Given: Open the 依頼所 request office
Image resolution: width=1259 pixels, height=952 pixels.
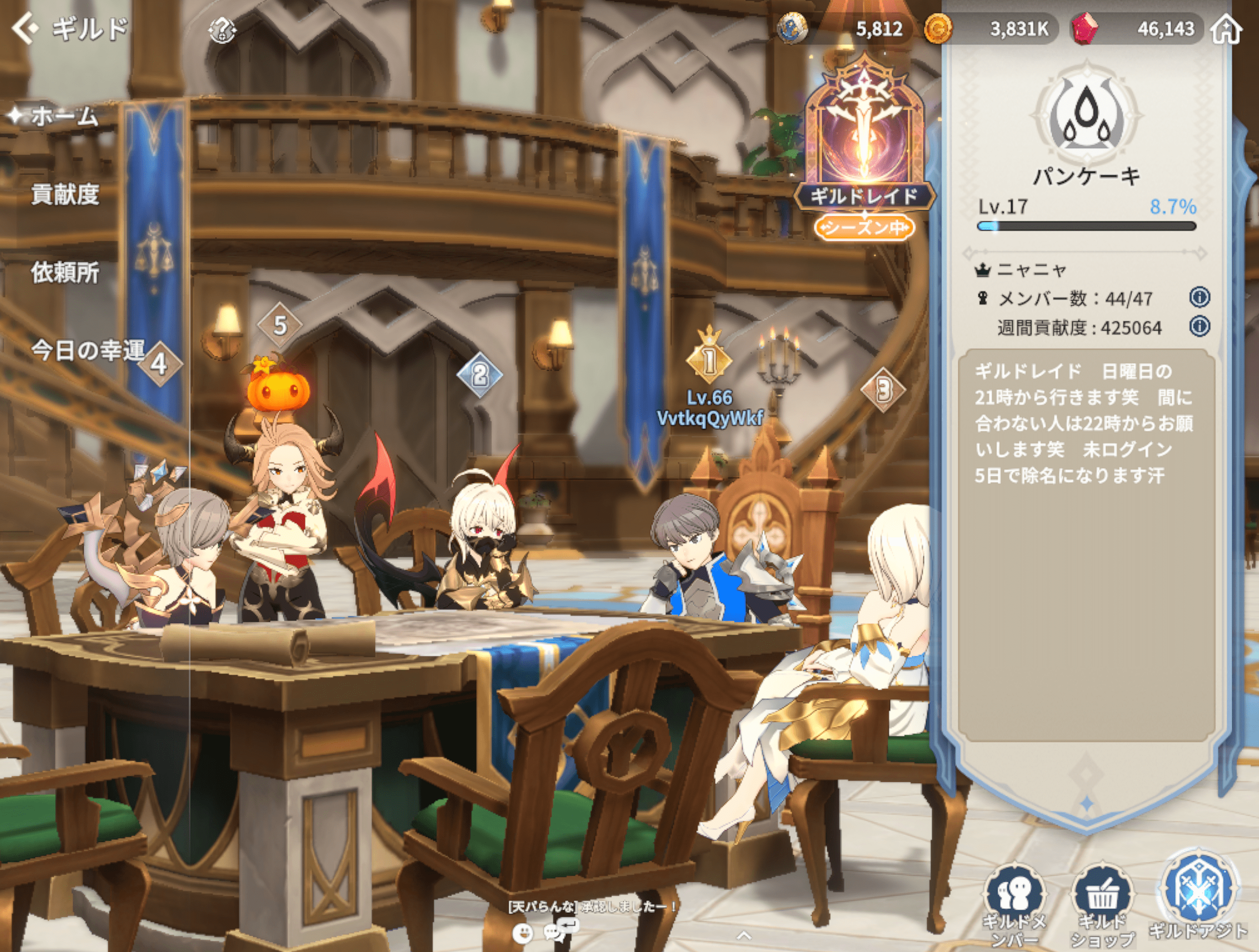Looking at the screenshot, I should [x=65, y=272].
